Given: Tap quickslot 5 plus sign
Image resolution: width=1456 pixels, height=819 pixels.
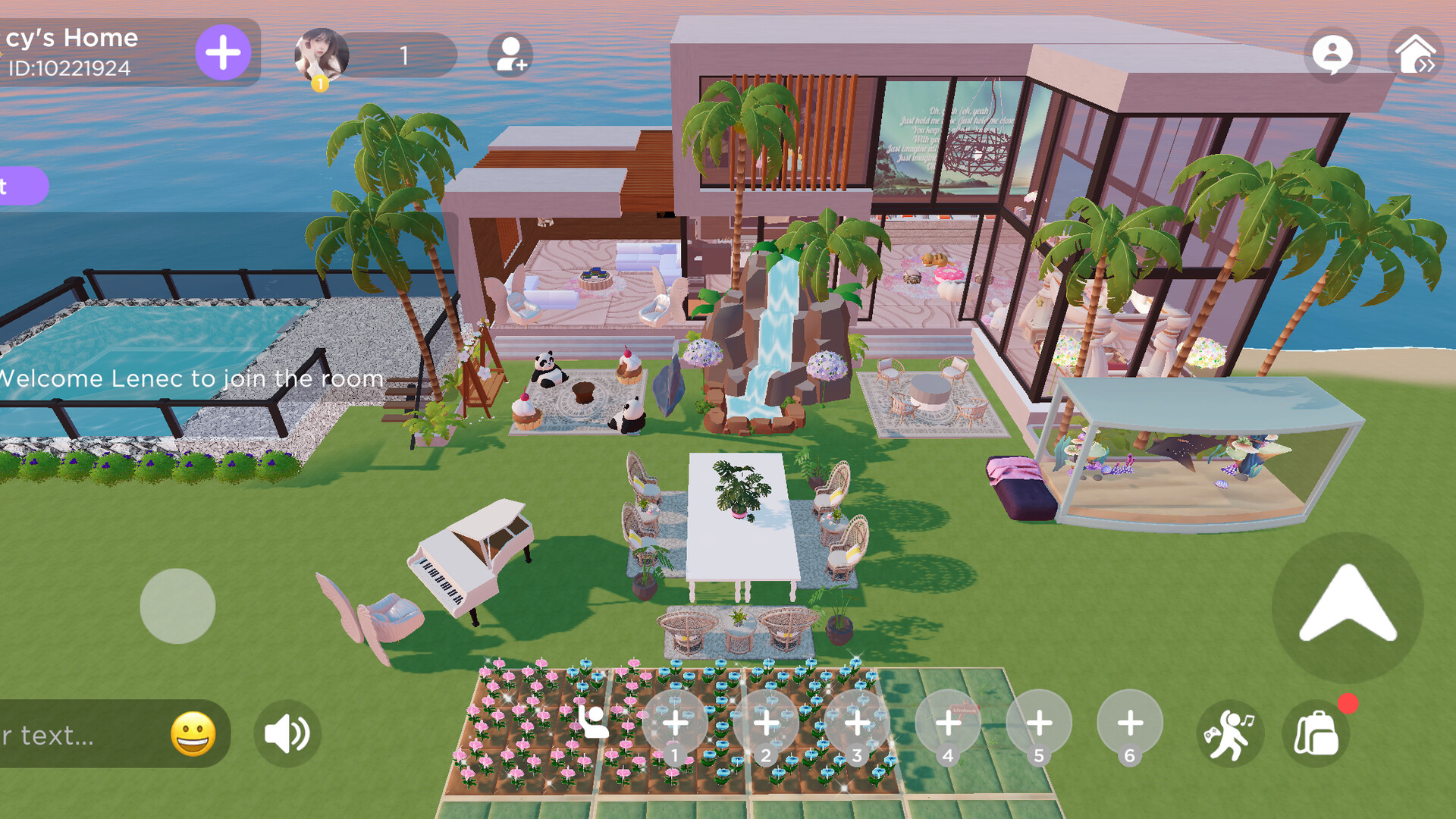Looking at the screenshot, I should [x=1039, y=723].
